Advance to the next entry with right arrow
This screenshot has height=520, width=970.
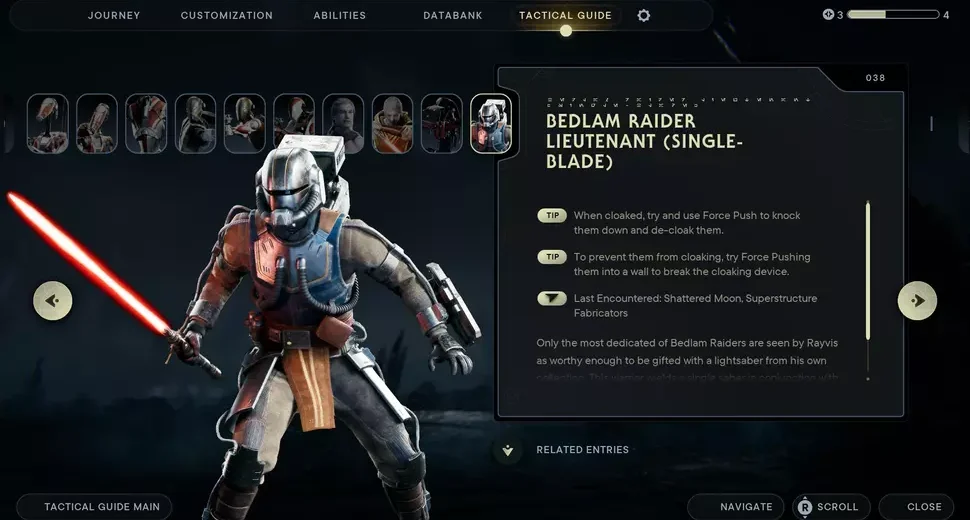point(917,300)
